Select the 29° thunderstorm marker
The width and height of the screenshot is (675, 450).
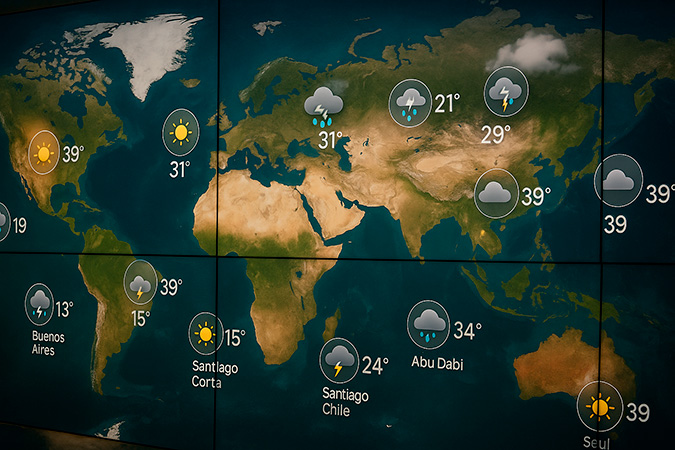pos(505,93)
